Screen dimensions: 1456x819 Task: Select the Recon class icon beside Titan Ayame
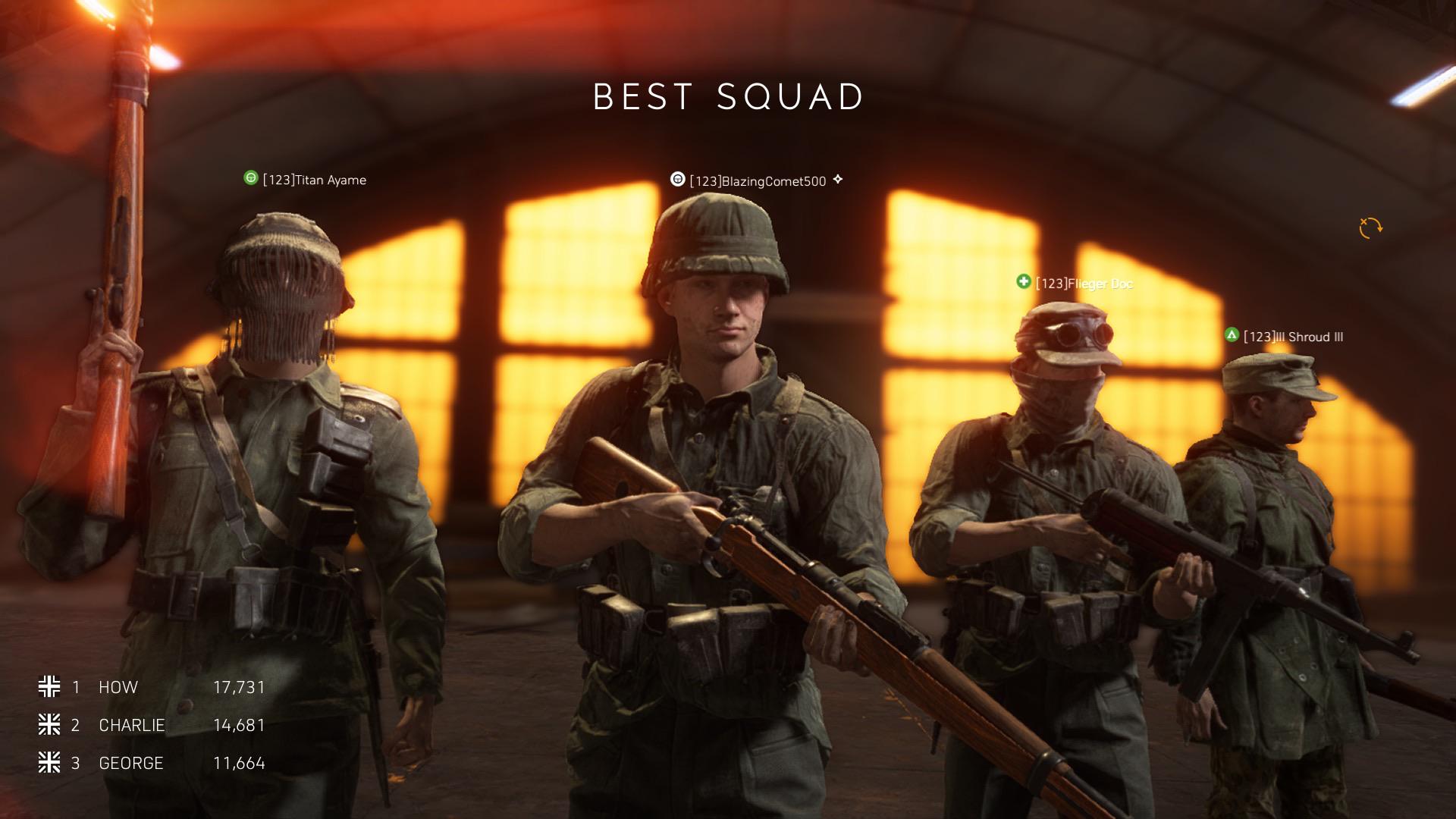click(250, 180)
